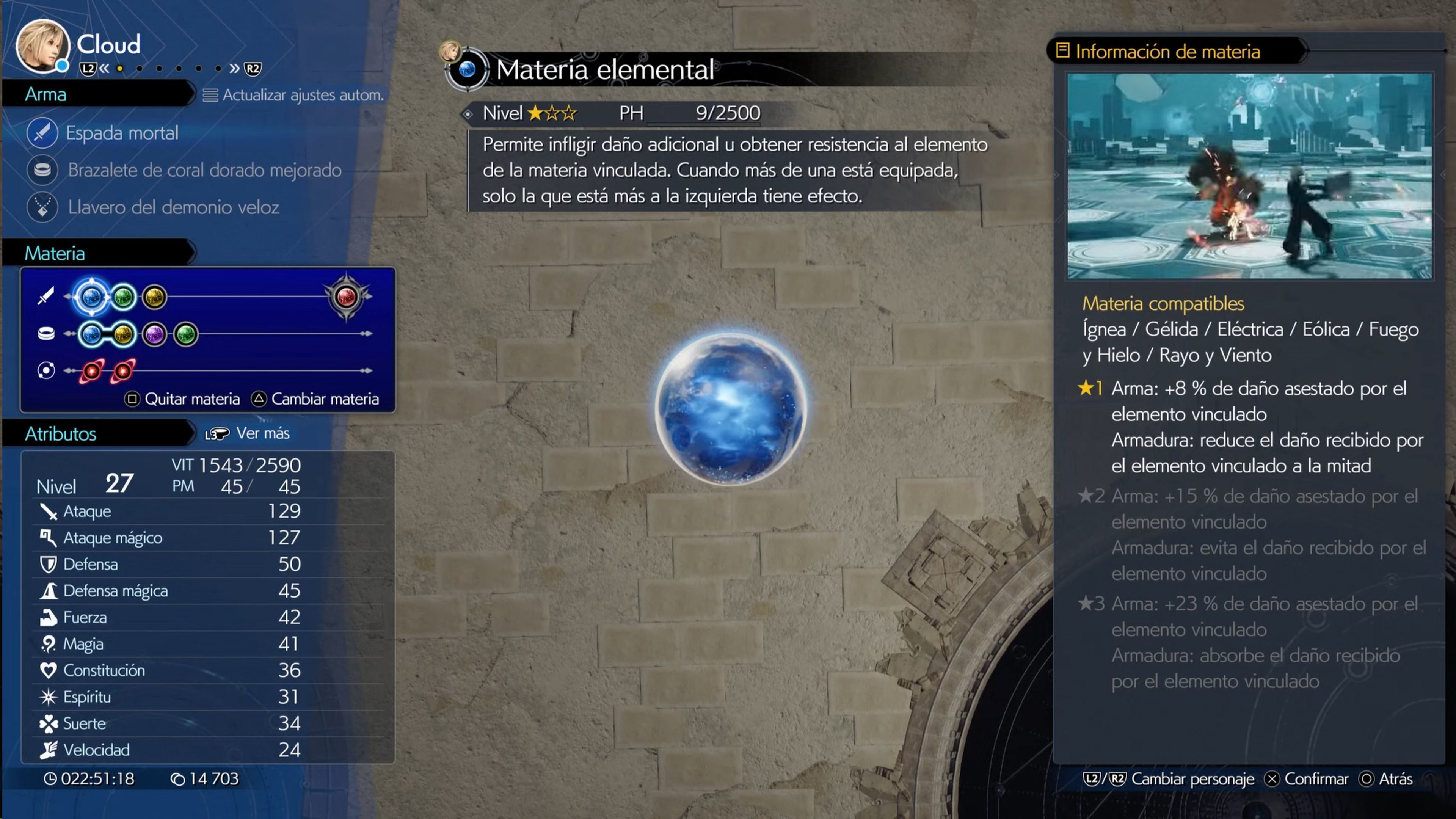Open the Materia section header
The image size is (1456, 819).
[x=55, y=253]
